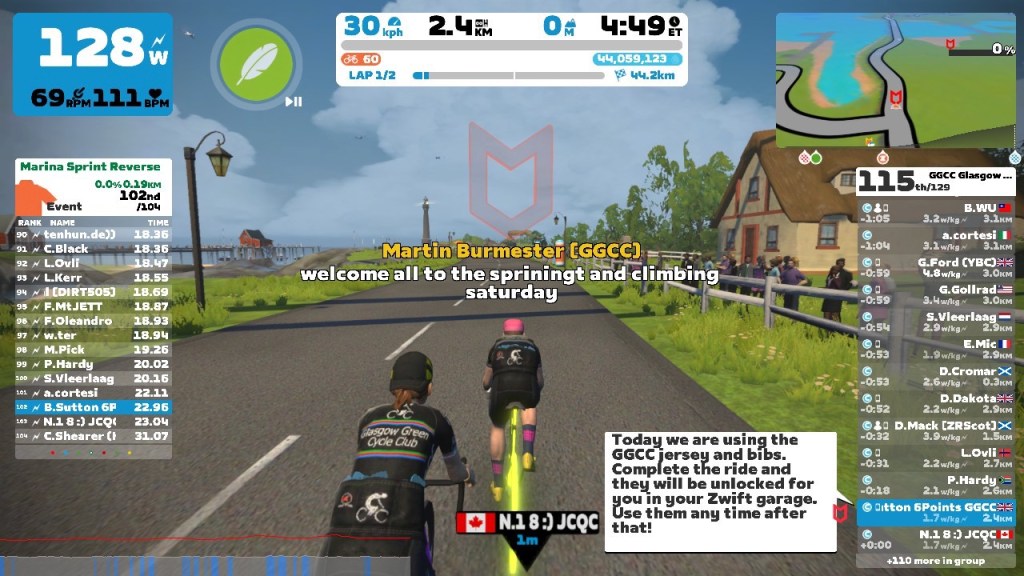The width and height of the screenshot is (1024, 576).
Task: Choose L.Kerr in the sprint rankings
Action: pyautogui.click(x=94, y=276)
